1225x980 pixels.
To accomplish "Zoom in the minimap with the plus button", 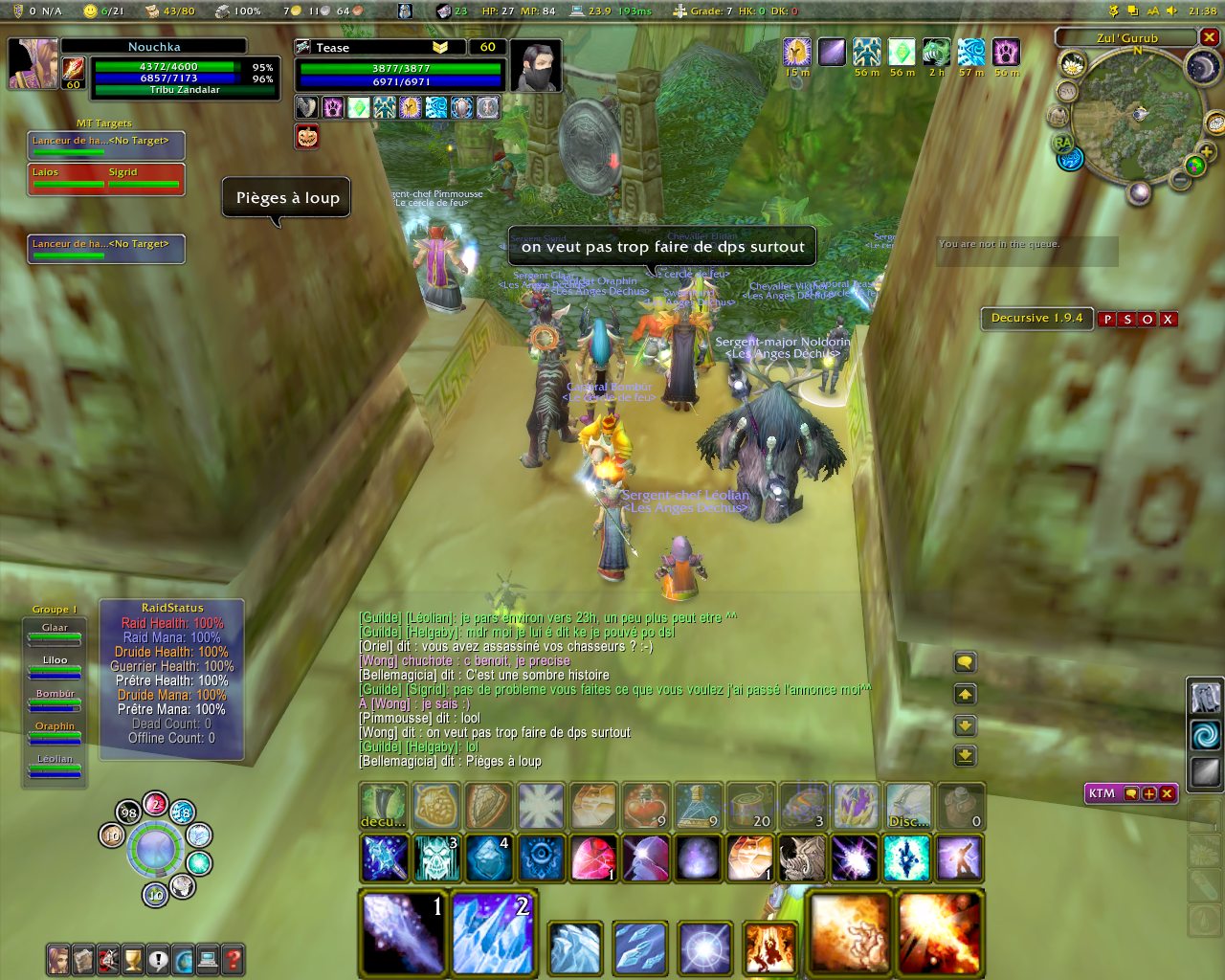I will coord(1206,152).
